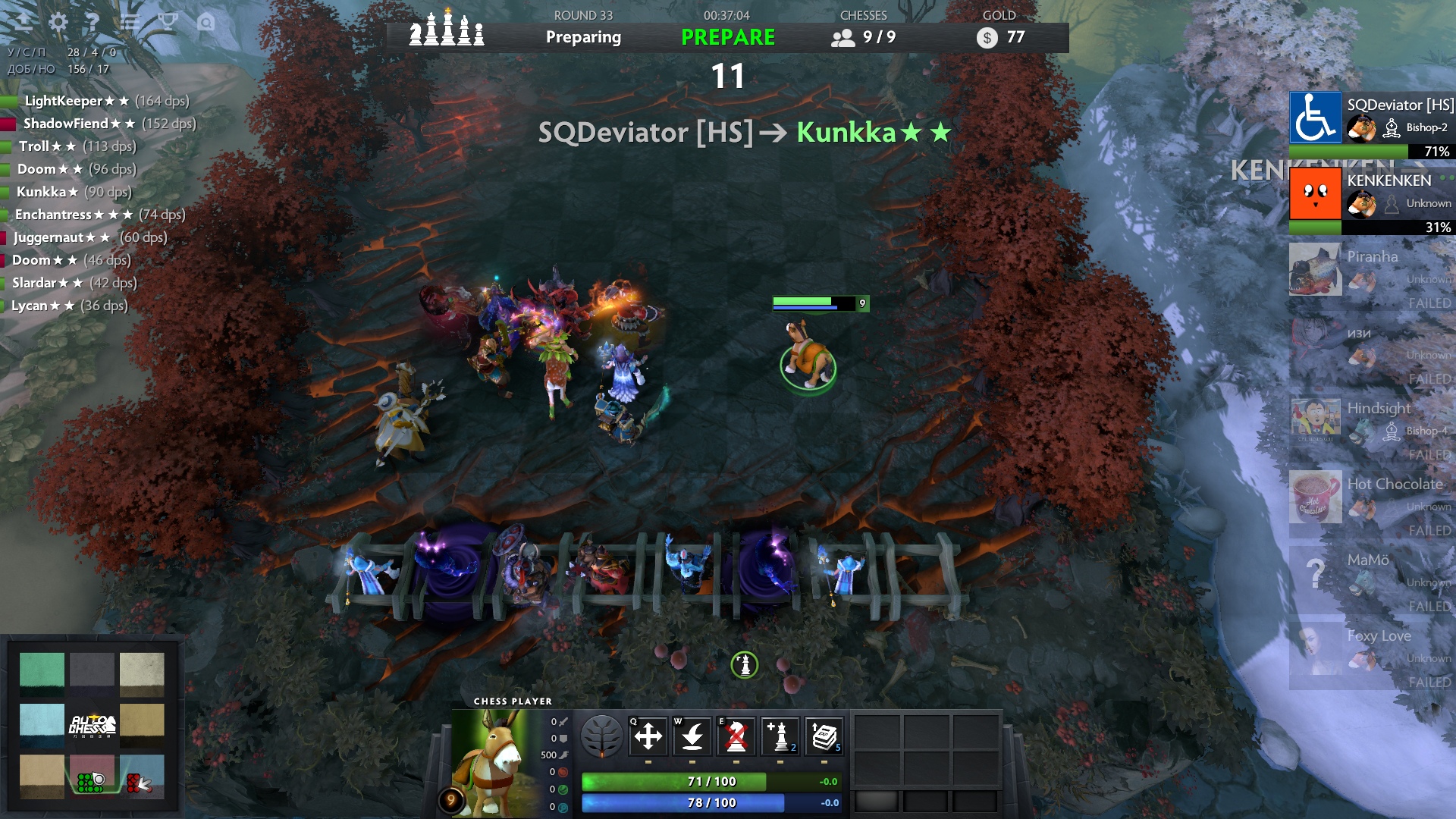Open the scoreboard list icon
The width and height of the screenshot is (1456, 819).
pyautogui.click(x=130, y=22)
